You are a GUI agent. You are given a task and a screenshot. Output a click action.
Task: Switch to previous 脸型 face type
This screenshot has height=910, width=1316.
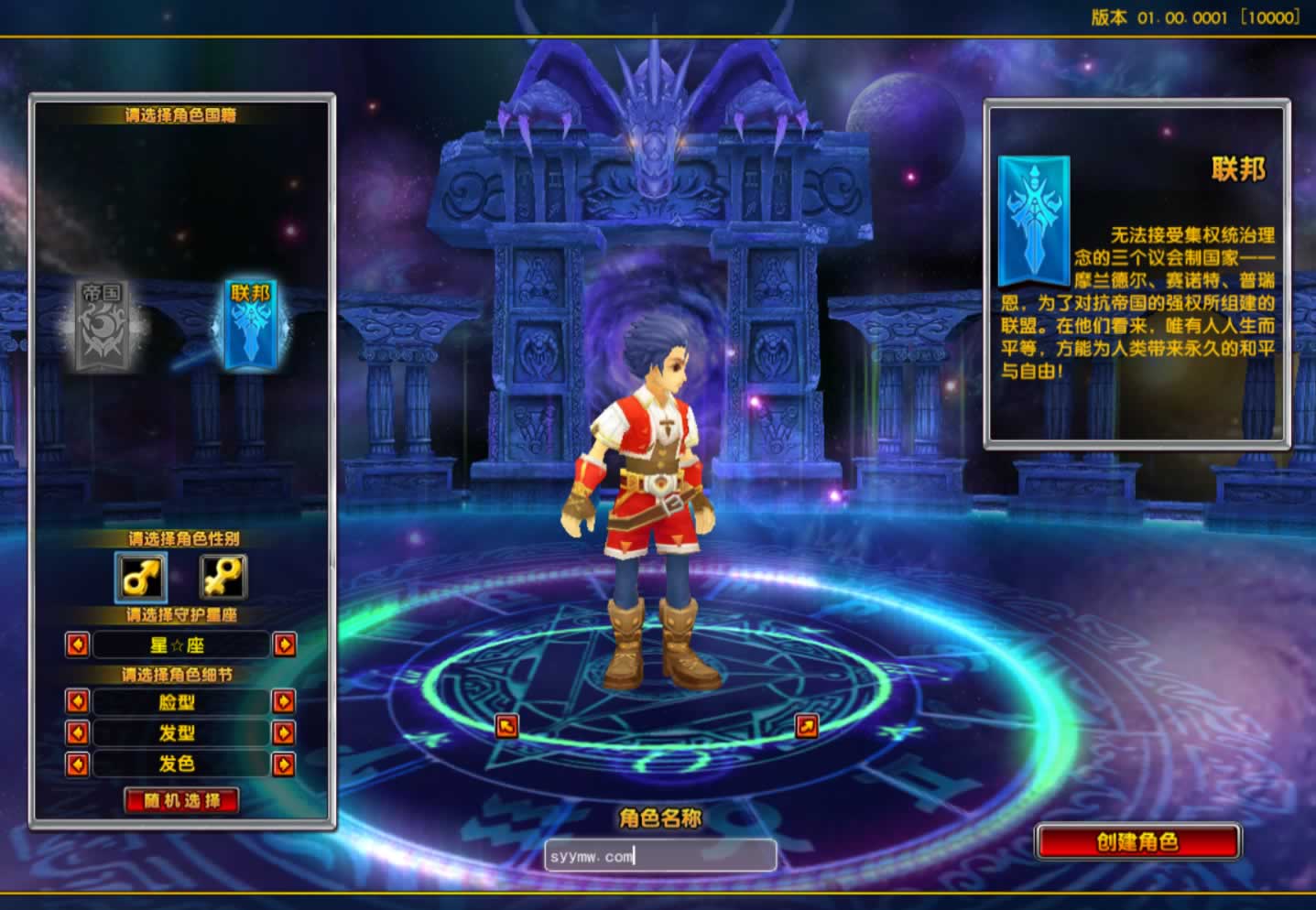coord(78,702)
